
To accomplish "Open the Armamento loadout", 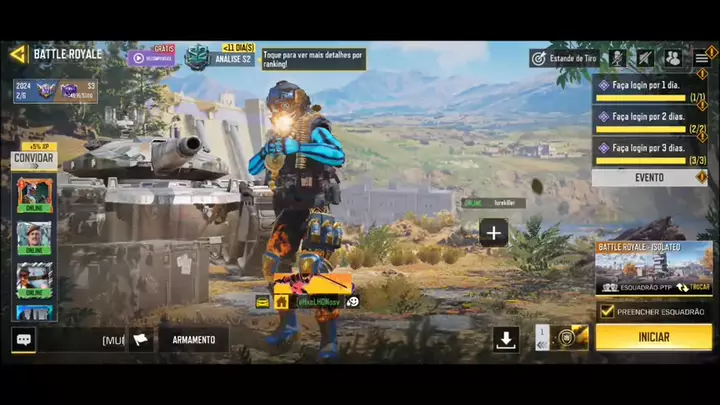I will pyautogui.click(x=193, y=340).
